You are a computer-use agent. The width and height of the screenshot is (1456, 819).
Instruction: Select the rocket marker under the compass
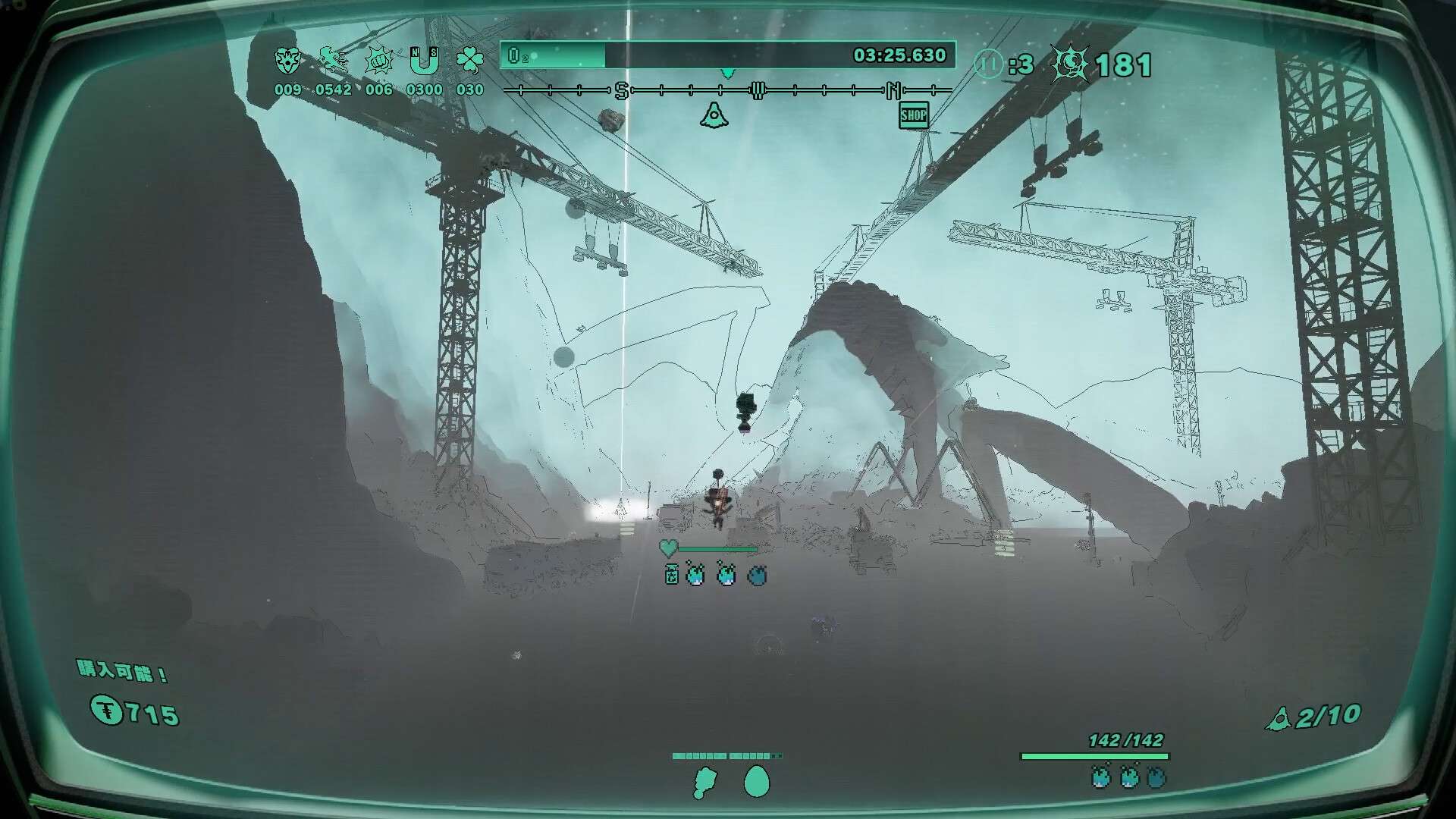(713, 116)
